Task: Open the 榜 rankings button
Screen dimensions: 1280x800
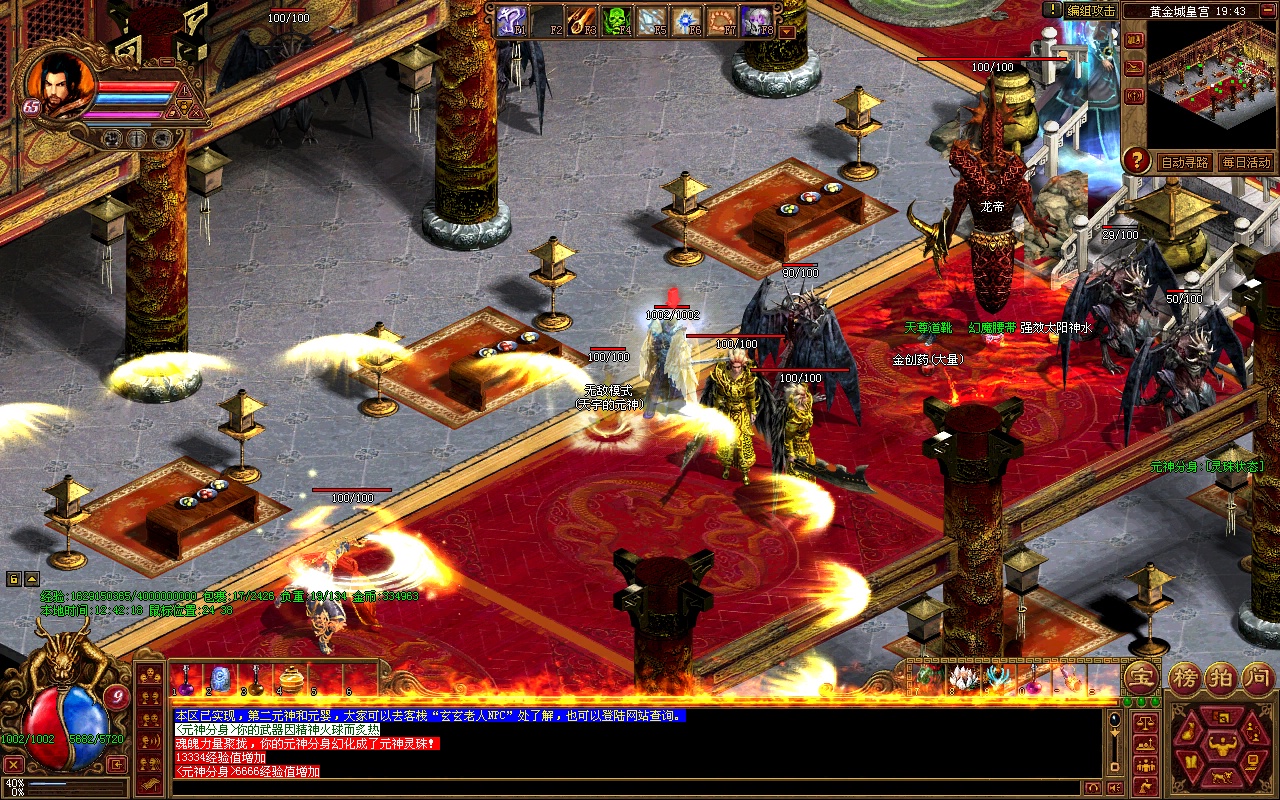Action: tap(1187, 677)
